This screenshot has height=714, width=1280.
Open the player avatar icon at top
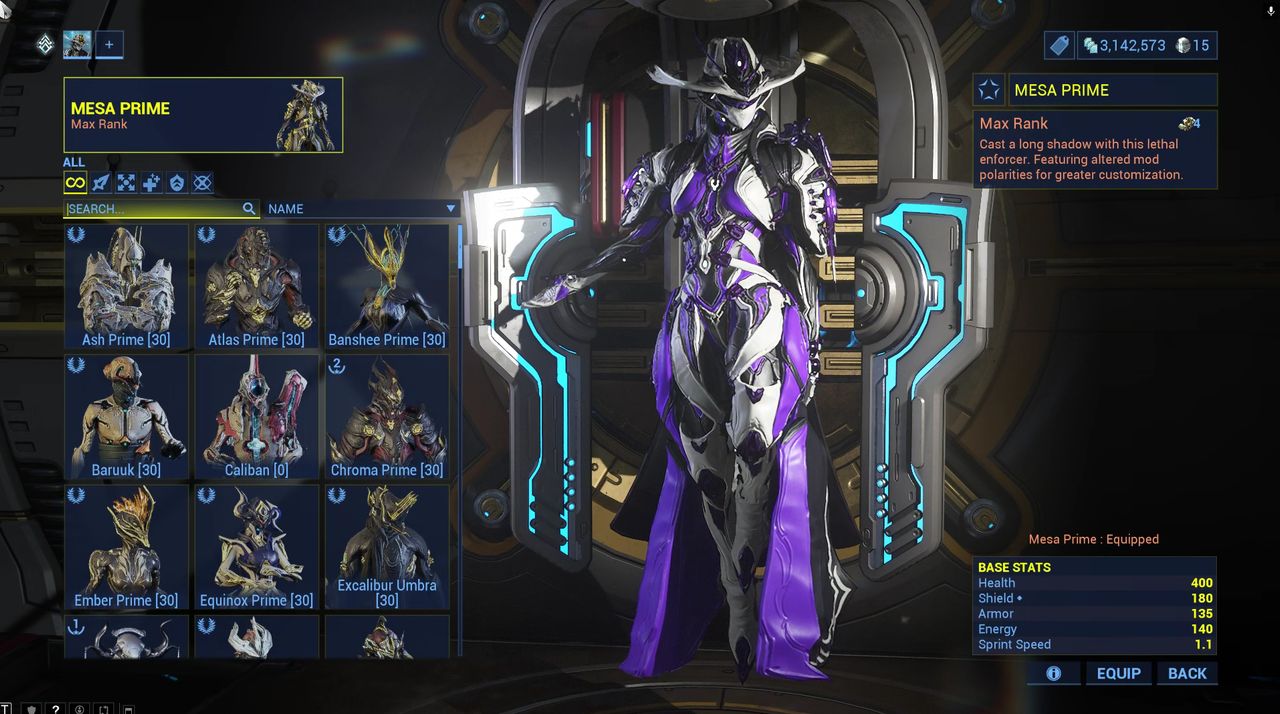[77, 44]
